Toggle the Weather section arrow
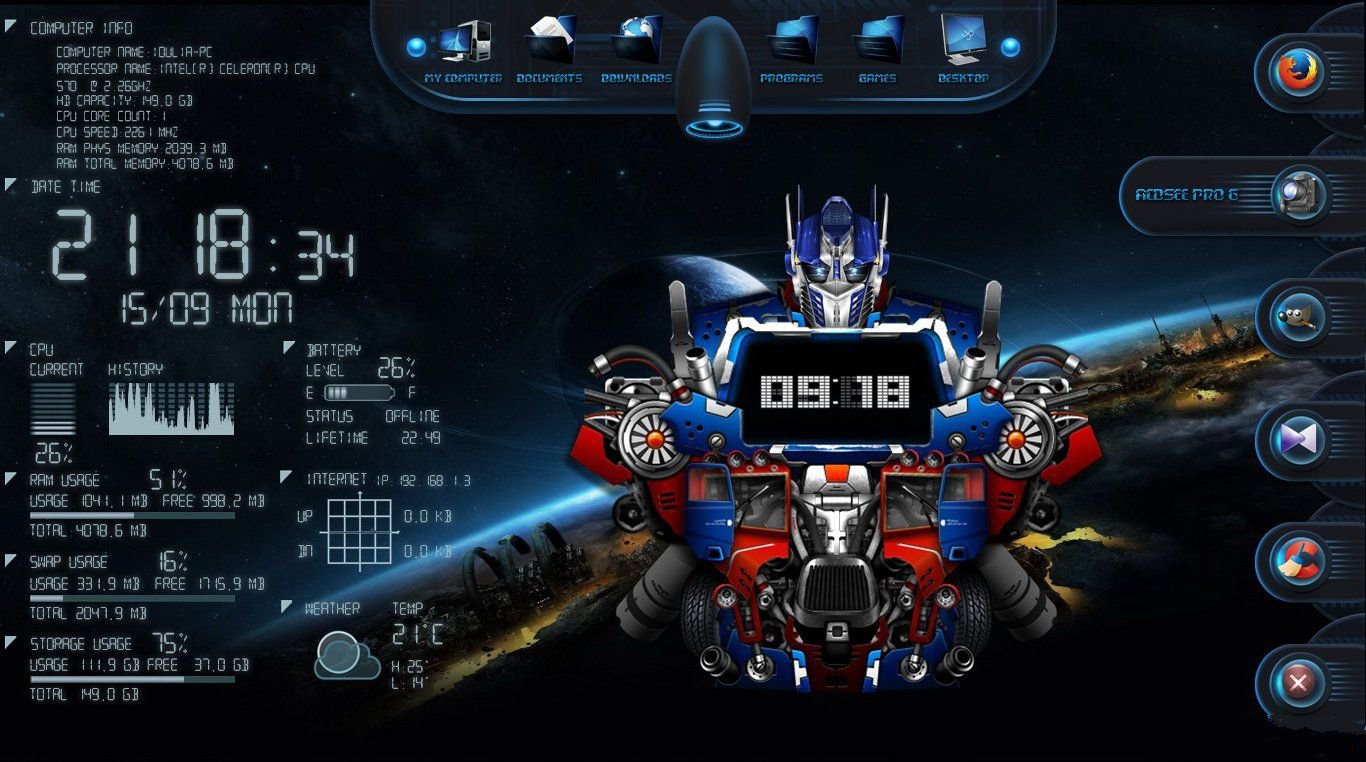Viewport: 1366px width, 762px height. click(x=287, y=606)
